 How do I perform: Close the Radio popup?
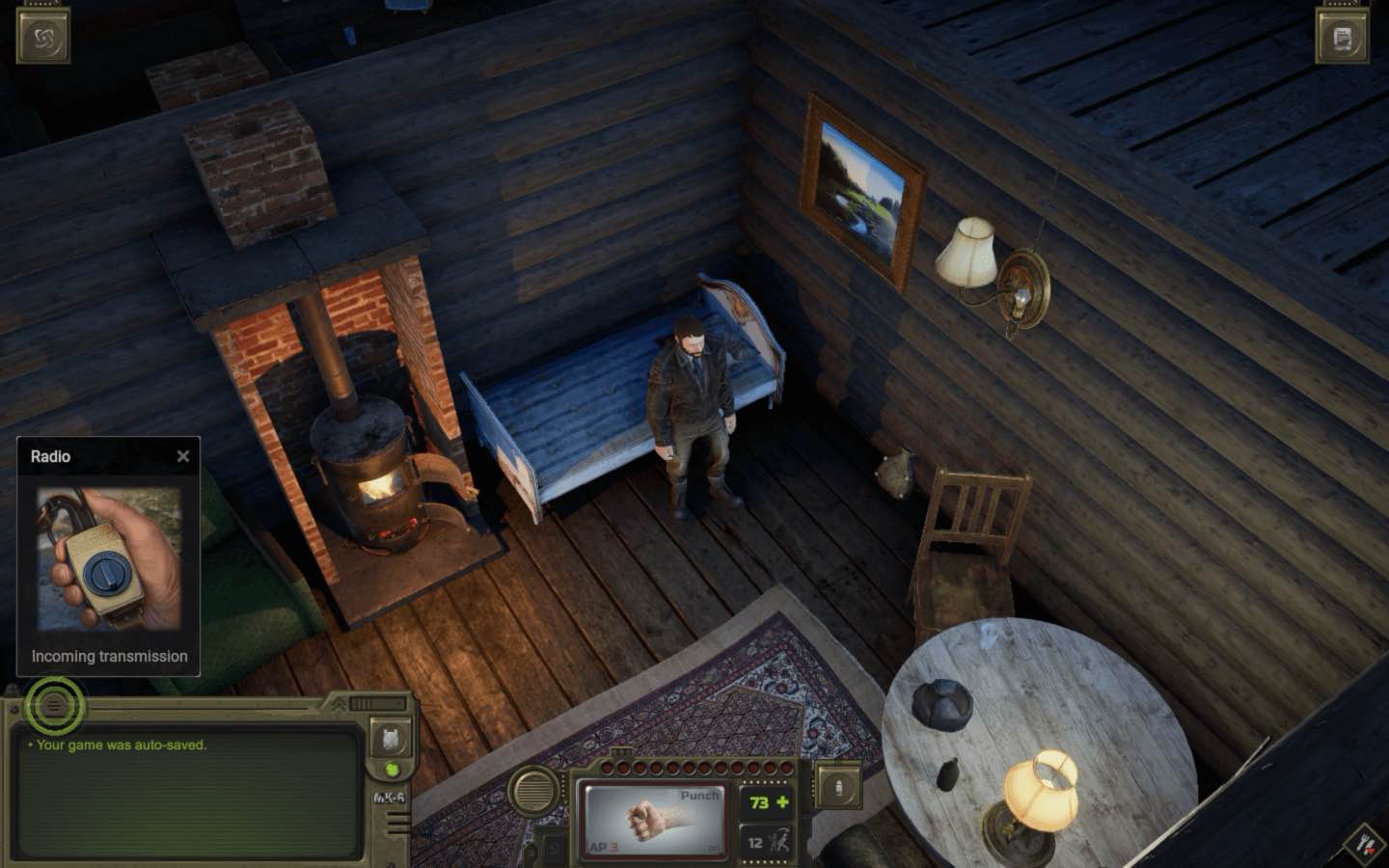point(183,456)
